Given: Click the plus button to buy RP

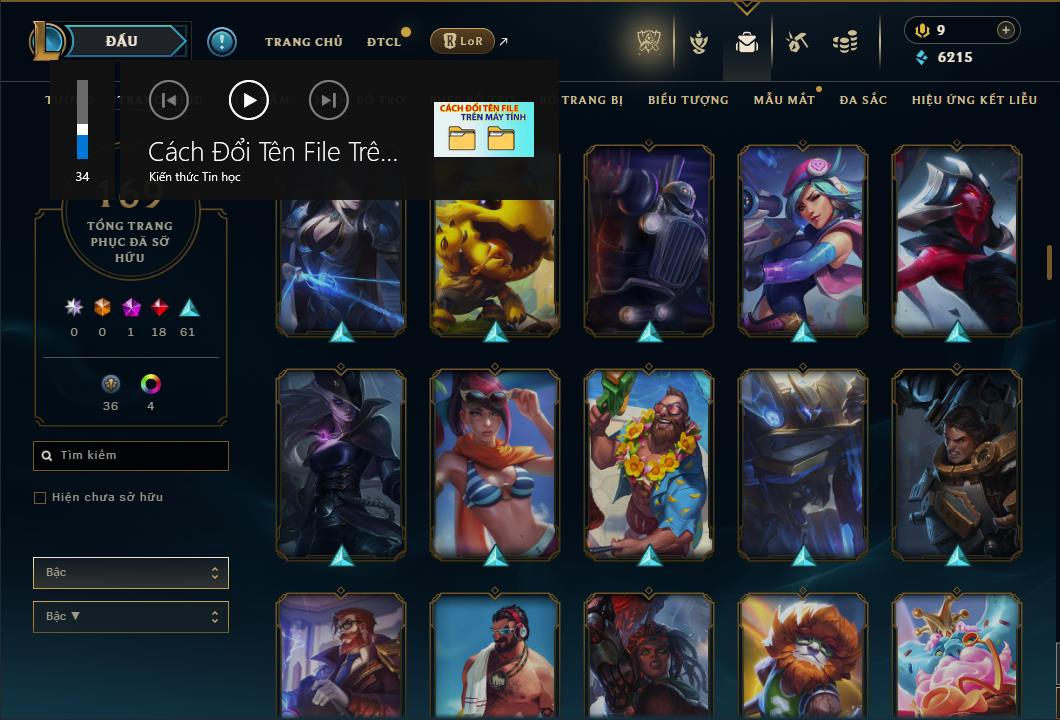Looking at the screenshot, I should coord(1006,30).
